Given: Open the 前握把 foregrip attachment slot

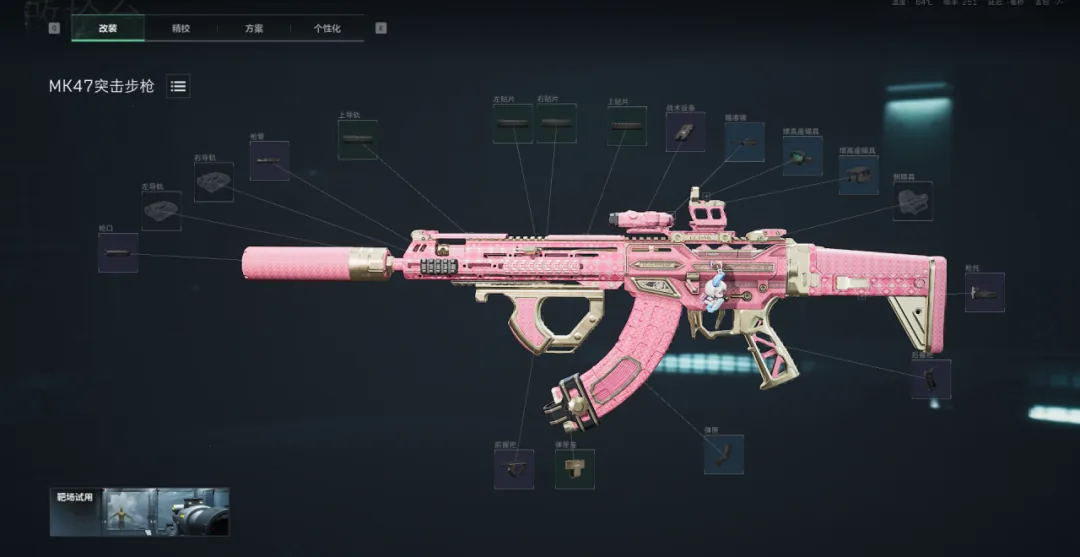Looking at the screenshot, I should 514,469.
